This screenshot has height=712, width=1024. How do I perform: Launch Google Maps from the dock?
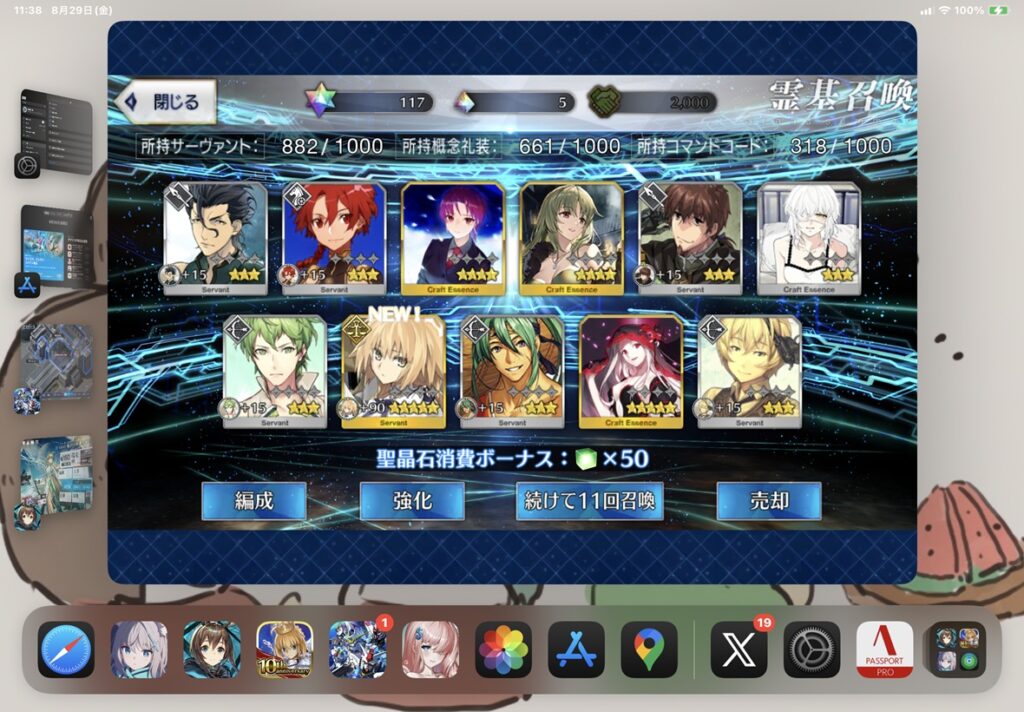click(x=649, y=650)
